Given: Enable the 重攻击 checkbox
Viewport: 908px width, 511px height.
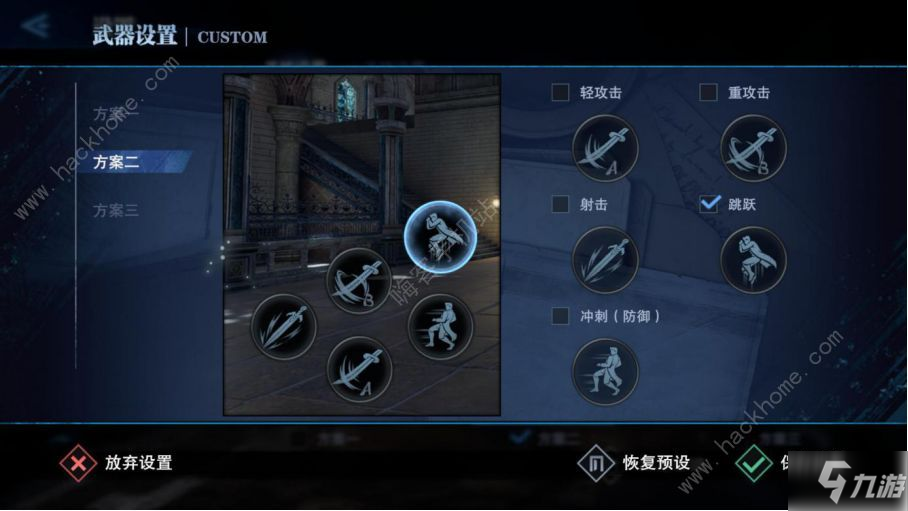Looking at the screenshot, I should coord(708,93).
